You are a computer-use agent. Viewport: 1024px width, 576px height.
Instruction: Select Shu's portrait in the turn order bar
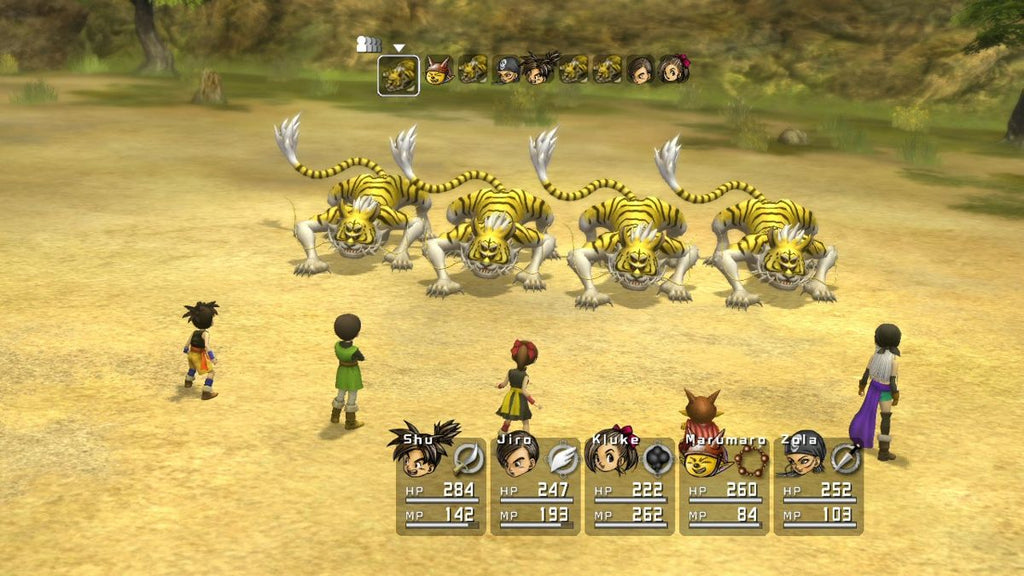click(541, 69)
